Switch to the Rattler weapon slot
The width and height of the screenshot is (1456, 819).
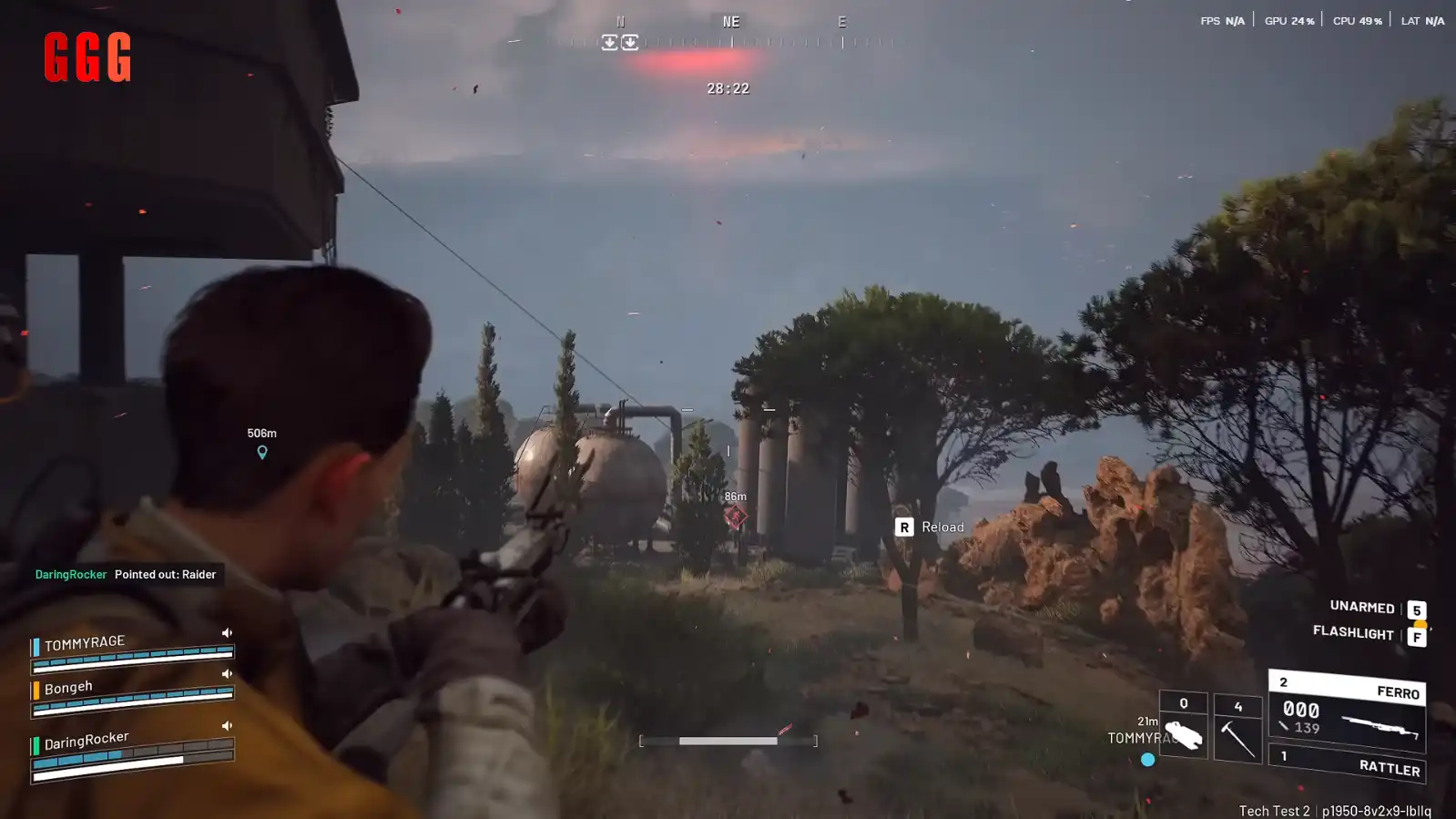click(1348, 763)
